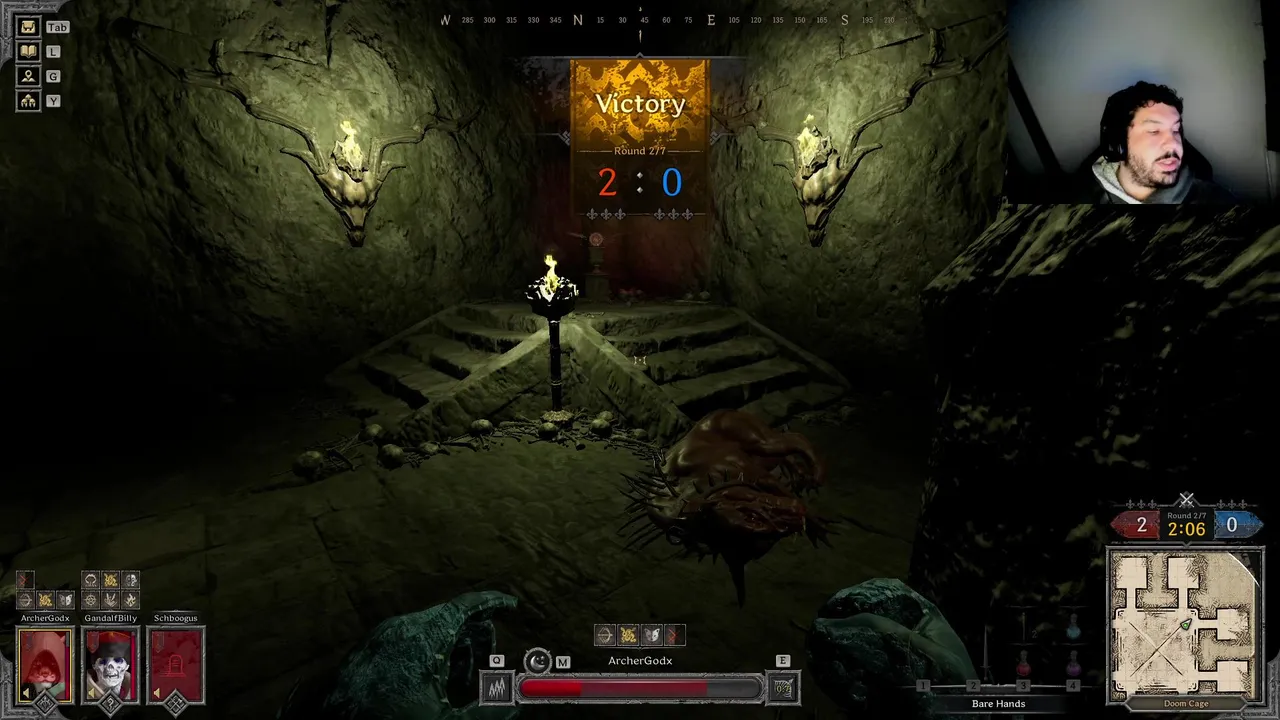Click the streamer's webcam overlay
This screenshot has width=1280, height=720.
tap(1140, 100)
